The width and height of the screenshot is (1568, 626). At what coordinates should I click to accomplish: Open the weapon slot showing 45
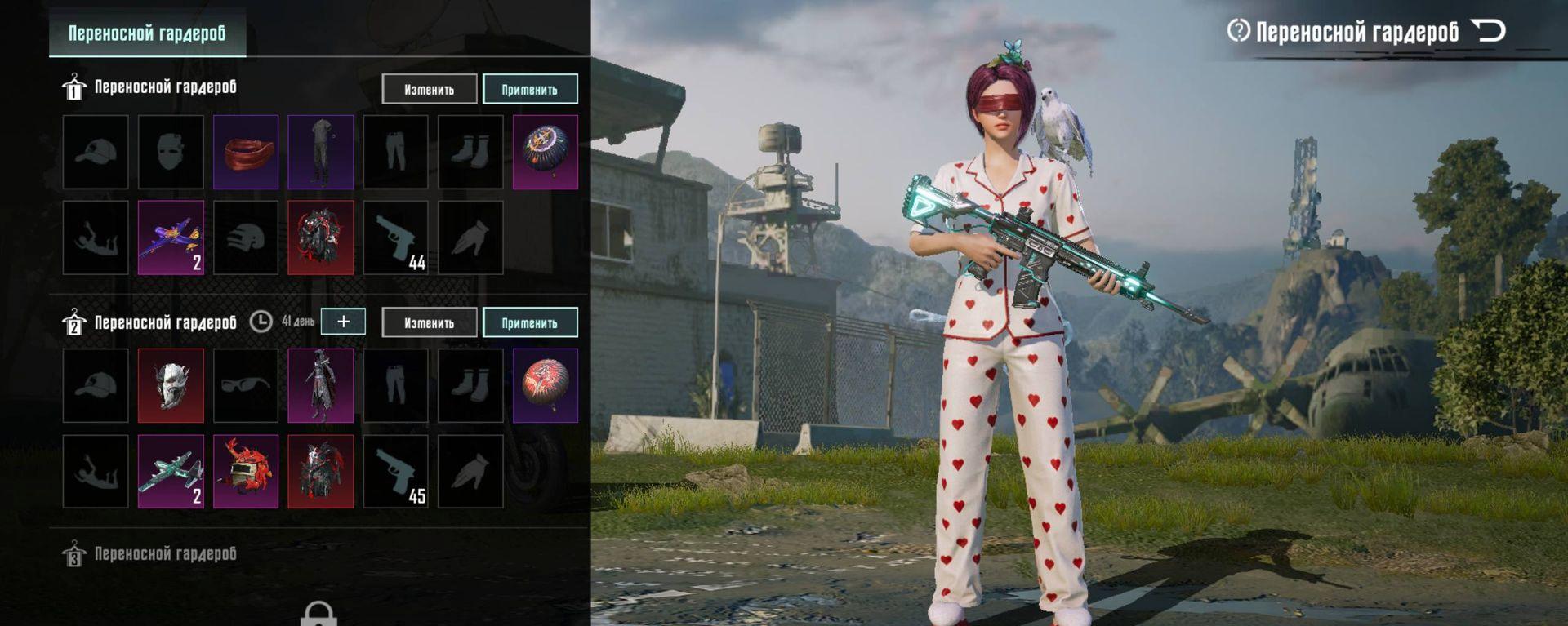[395, 471]
